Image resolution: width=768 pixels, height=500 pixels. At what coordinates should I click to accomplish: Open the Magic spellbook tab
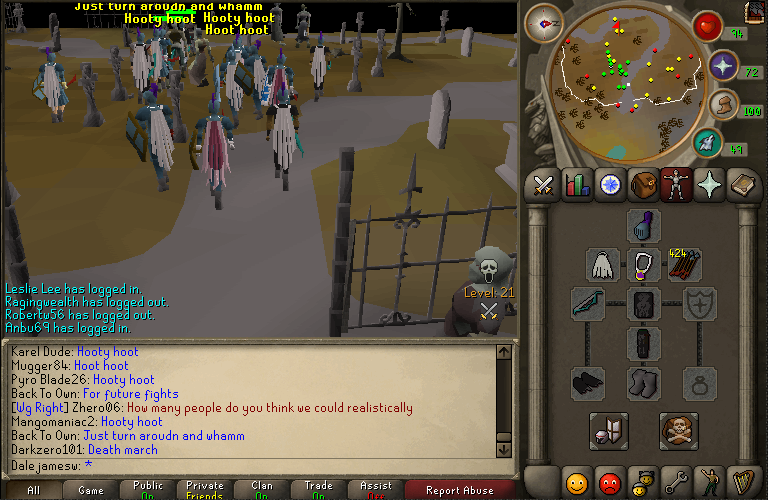click(744, 185)
